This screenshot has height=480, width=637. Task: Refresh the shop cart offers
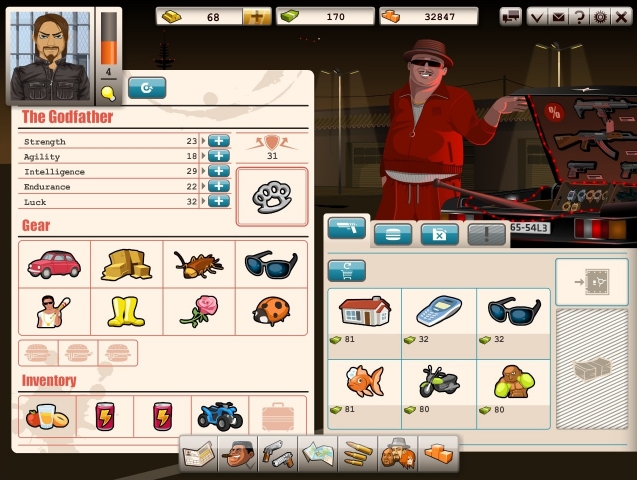346,271
